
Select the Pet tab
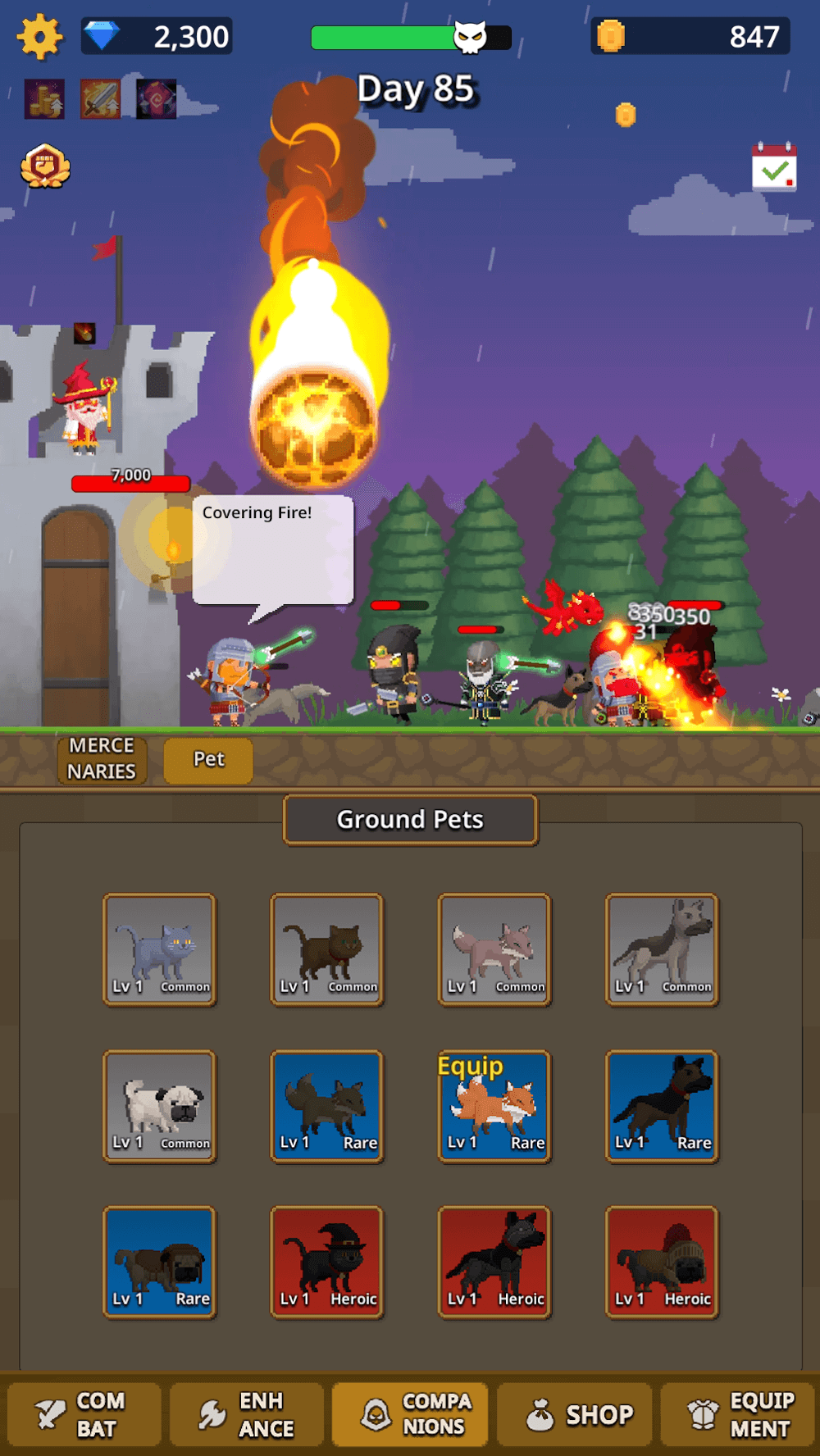coord(208,760)
